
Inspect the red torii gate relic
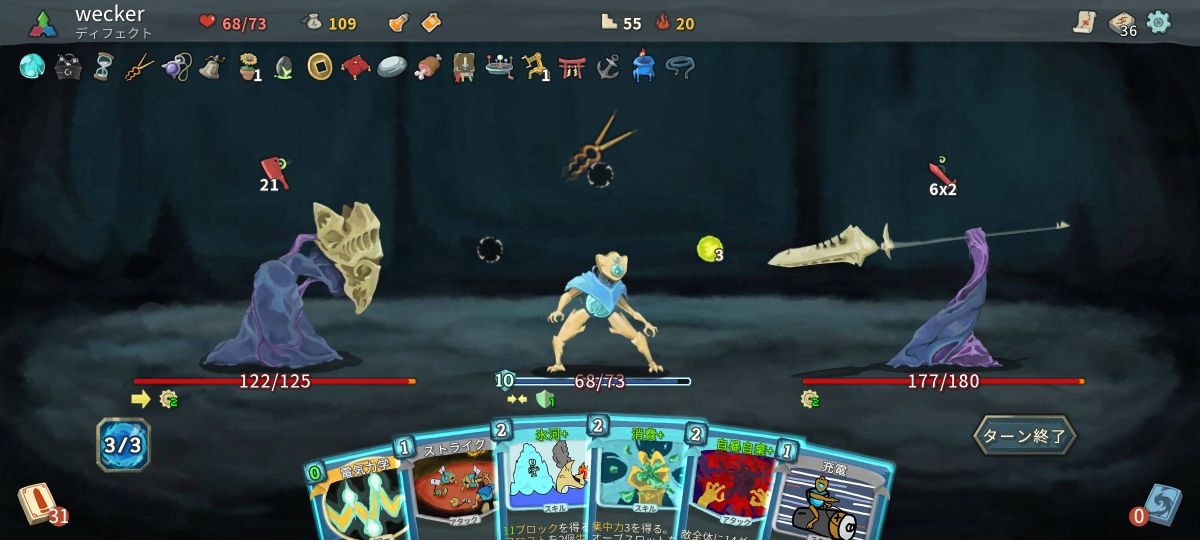click(571, 67)
